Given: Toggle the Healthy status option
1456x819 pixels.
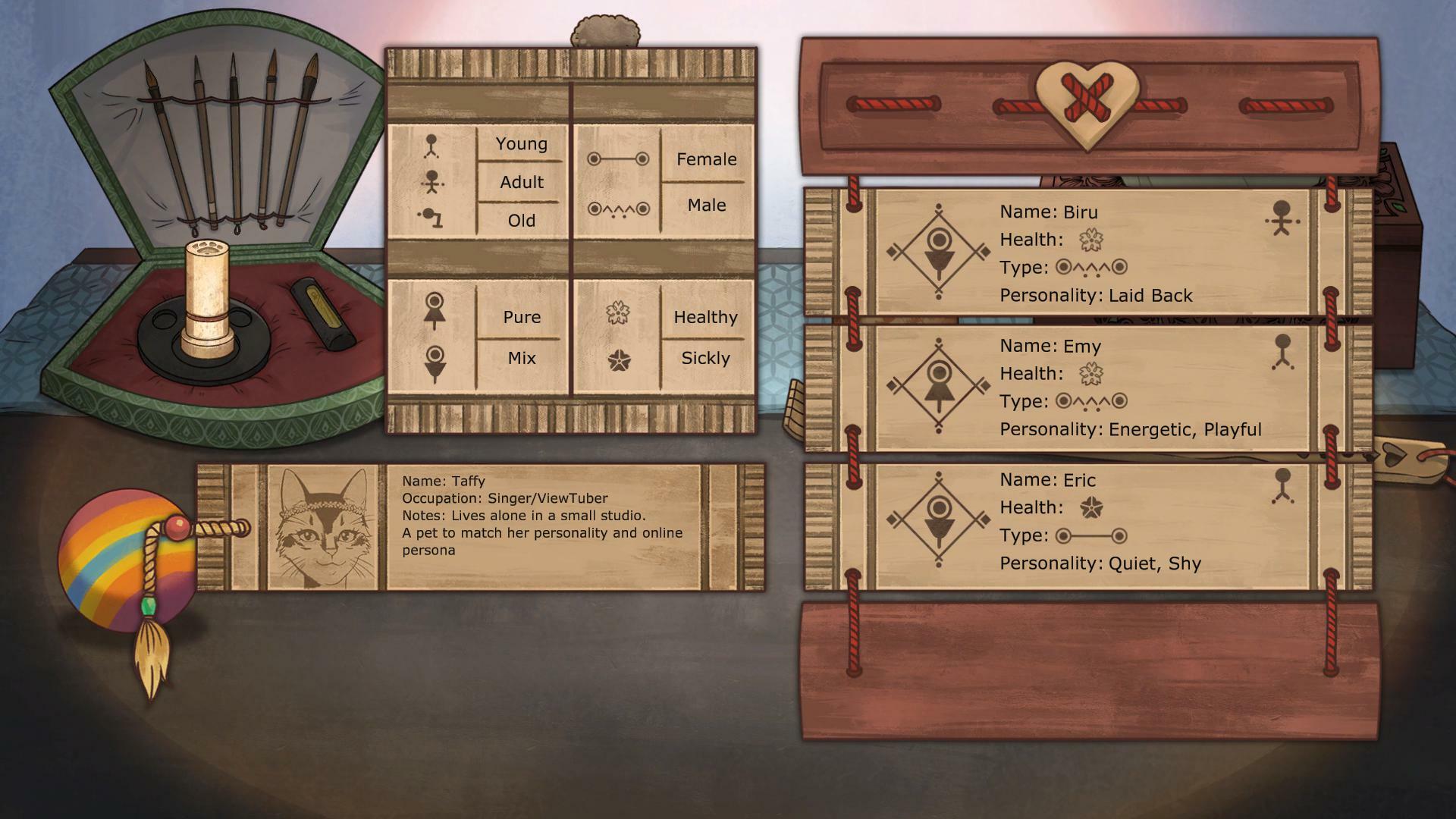Looking at the screenshot, I should point(705,317).
